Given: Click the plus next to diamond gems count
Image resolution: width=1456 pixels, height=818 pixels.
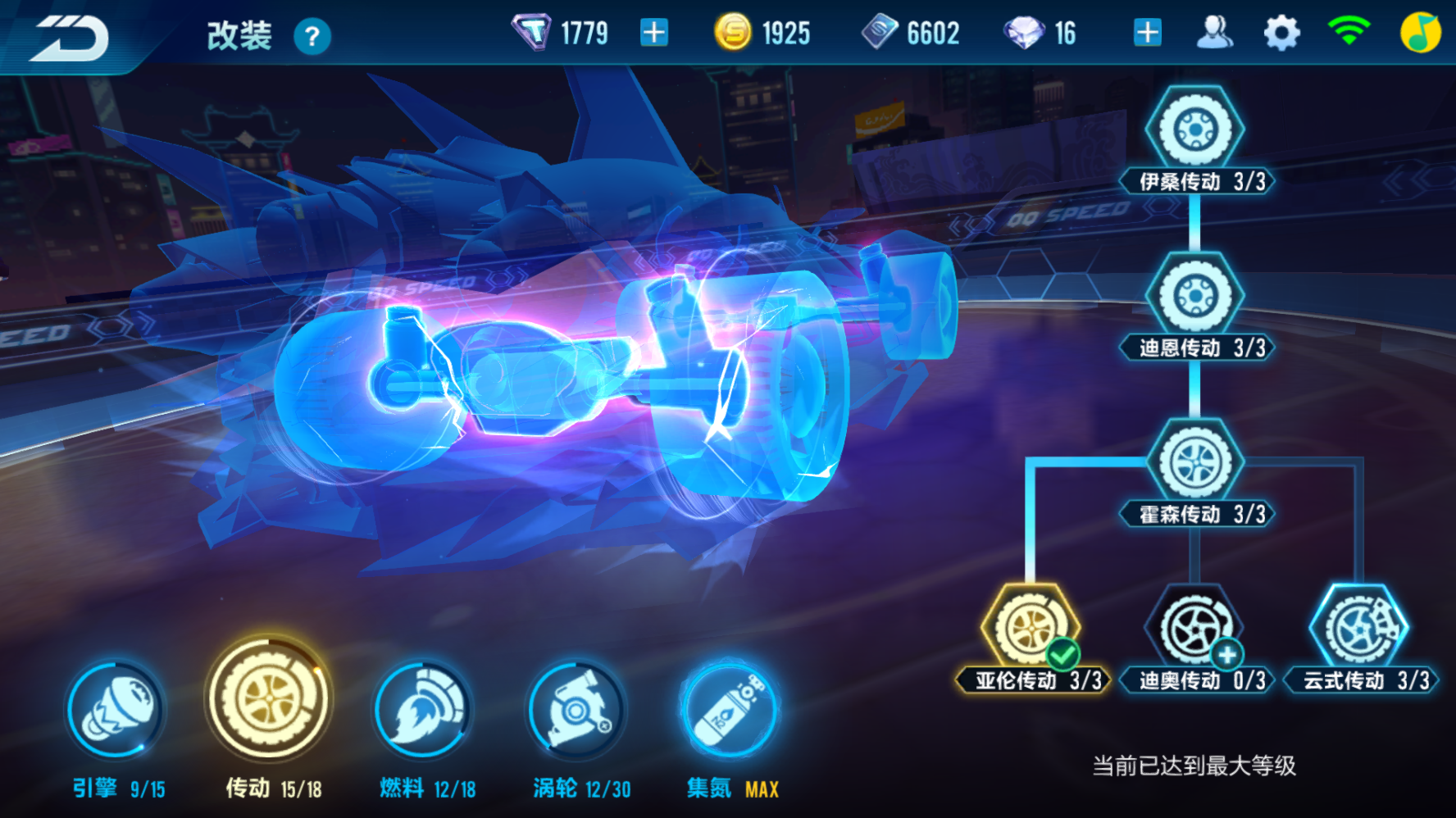Looking at the screenshot, I should tap(1147, 31).
